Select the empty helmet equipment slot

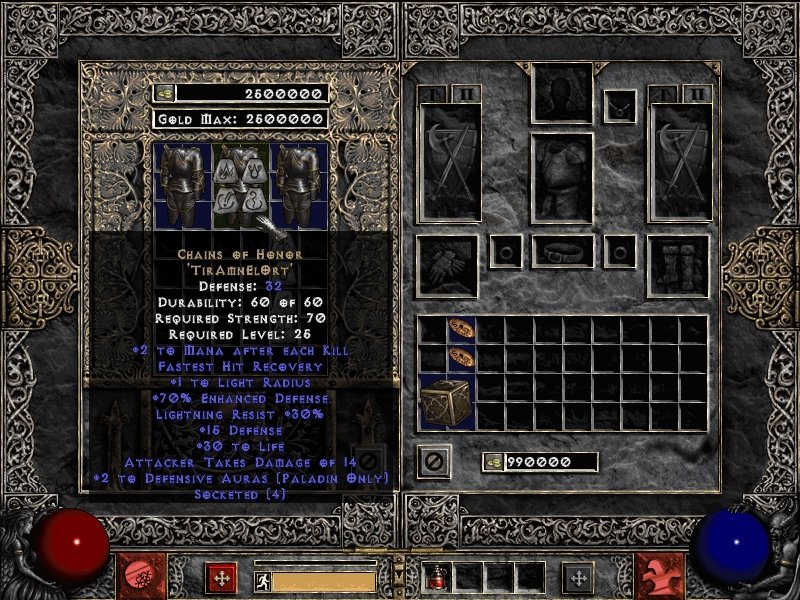pyautogui.click(x=561, y=94)
